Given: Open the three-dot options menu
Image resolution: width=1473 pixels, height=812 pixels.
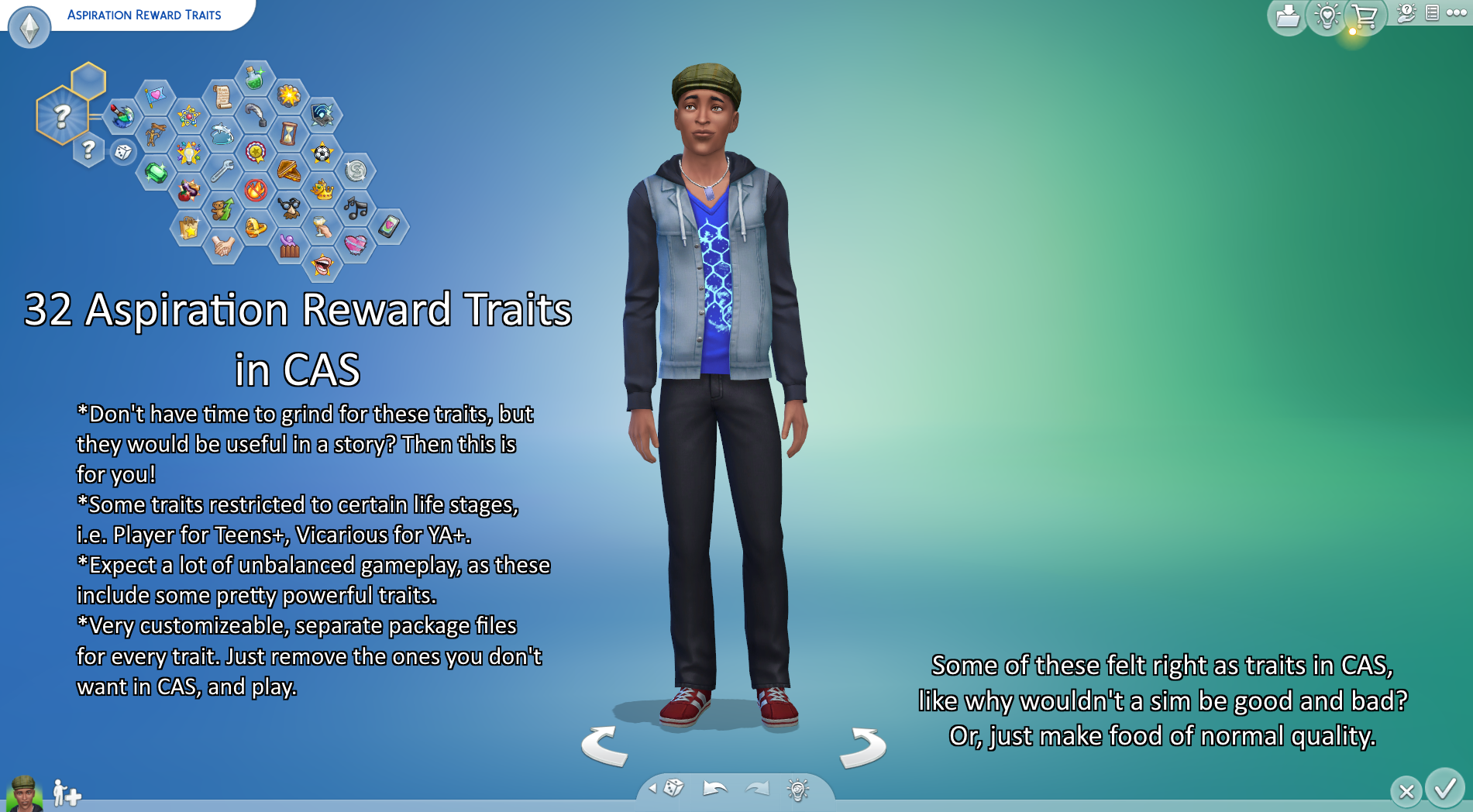Looking at the screenshot, I should 1457,13.
